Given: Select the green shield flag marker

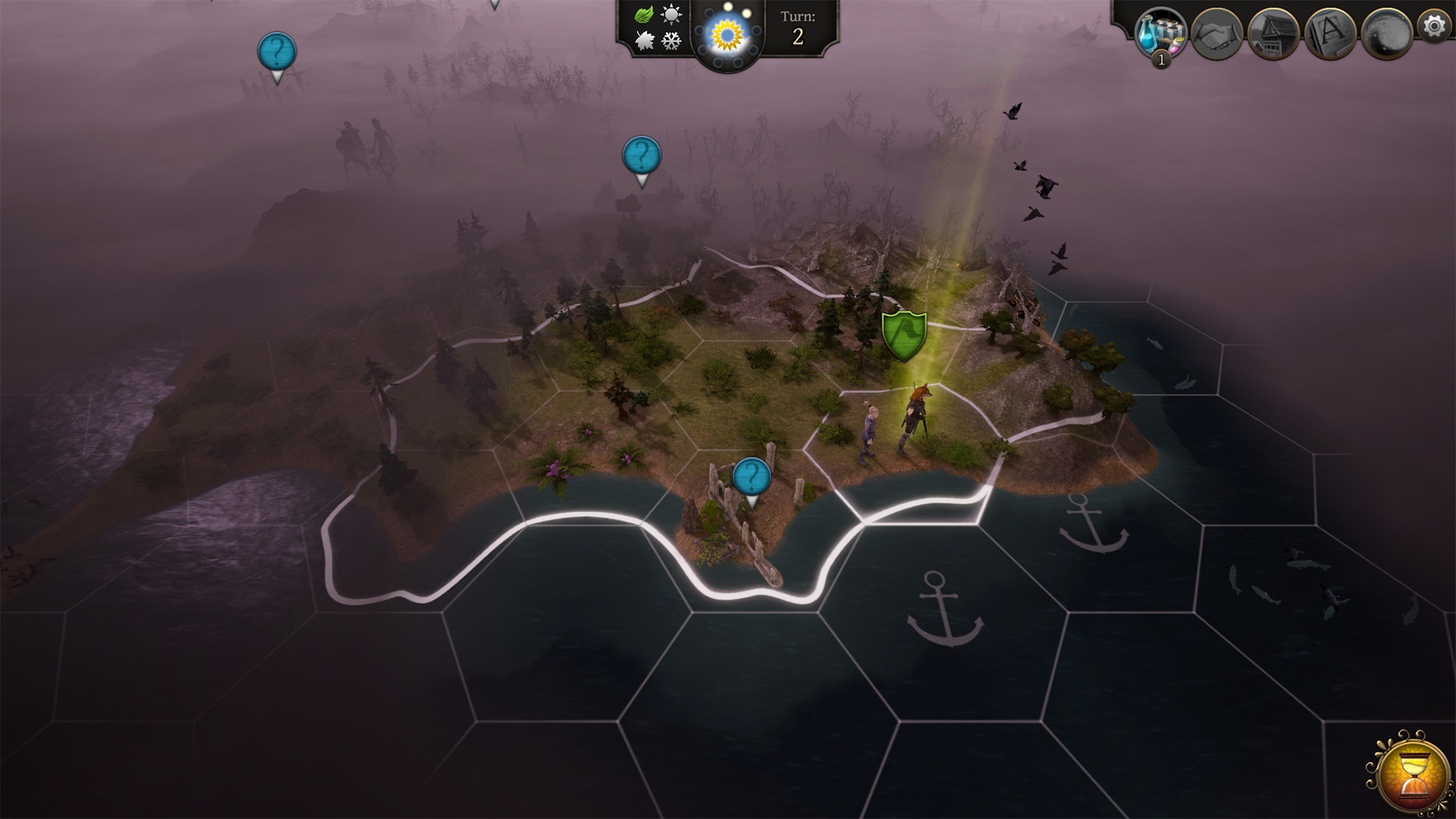Looking at the screenshot, I should (x=904, y=335).
